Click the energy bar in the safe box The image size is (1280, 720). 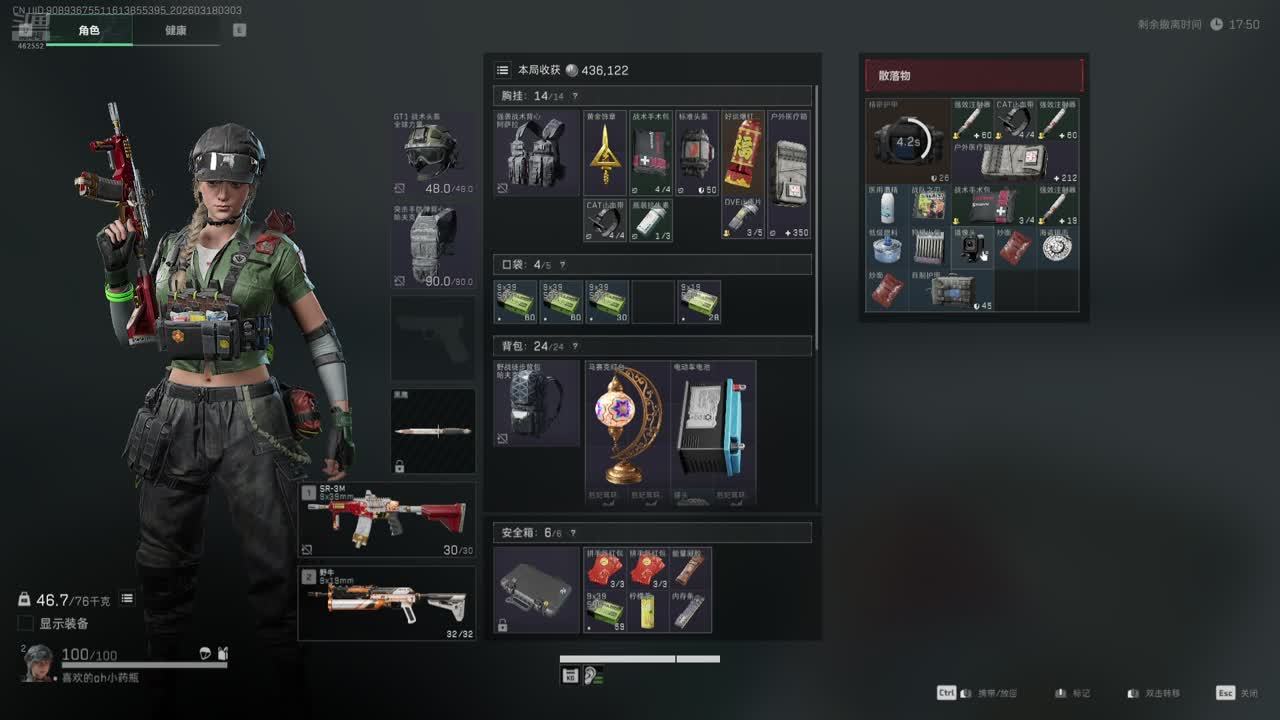click(689, 568)
